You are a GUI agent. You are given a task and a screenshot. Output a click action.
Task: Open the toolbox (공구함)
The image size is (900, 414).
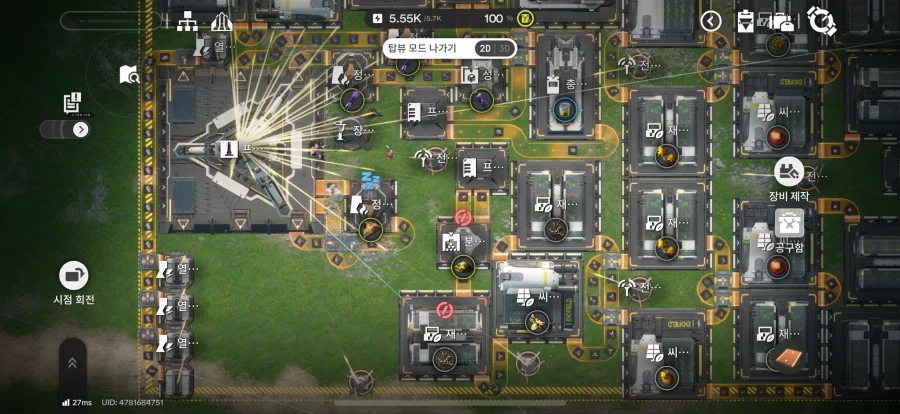coord(789,224)
